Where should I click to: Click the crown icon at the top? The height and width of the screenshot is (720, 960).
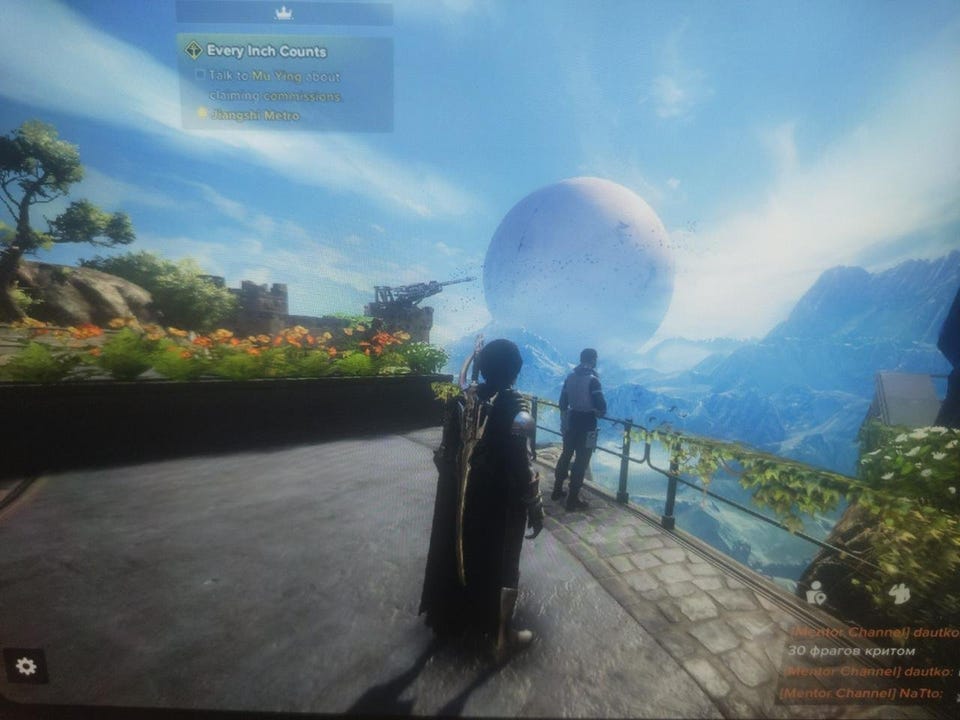coord(283,13)
